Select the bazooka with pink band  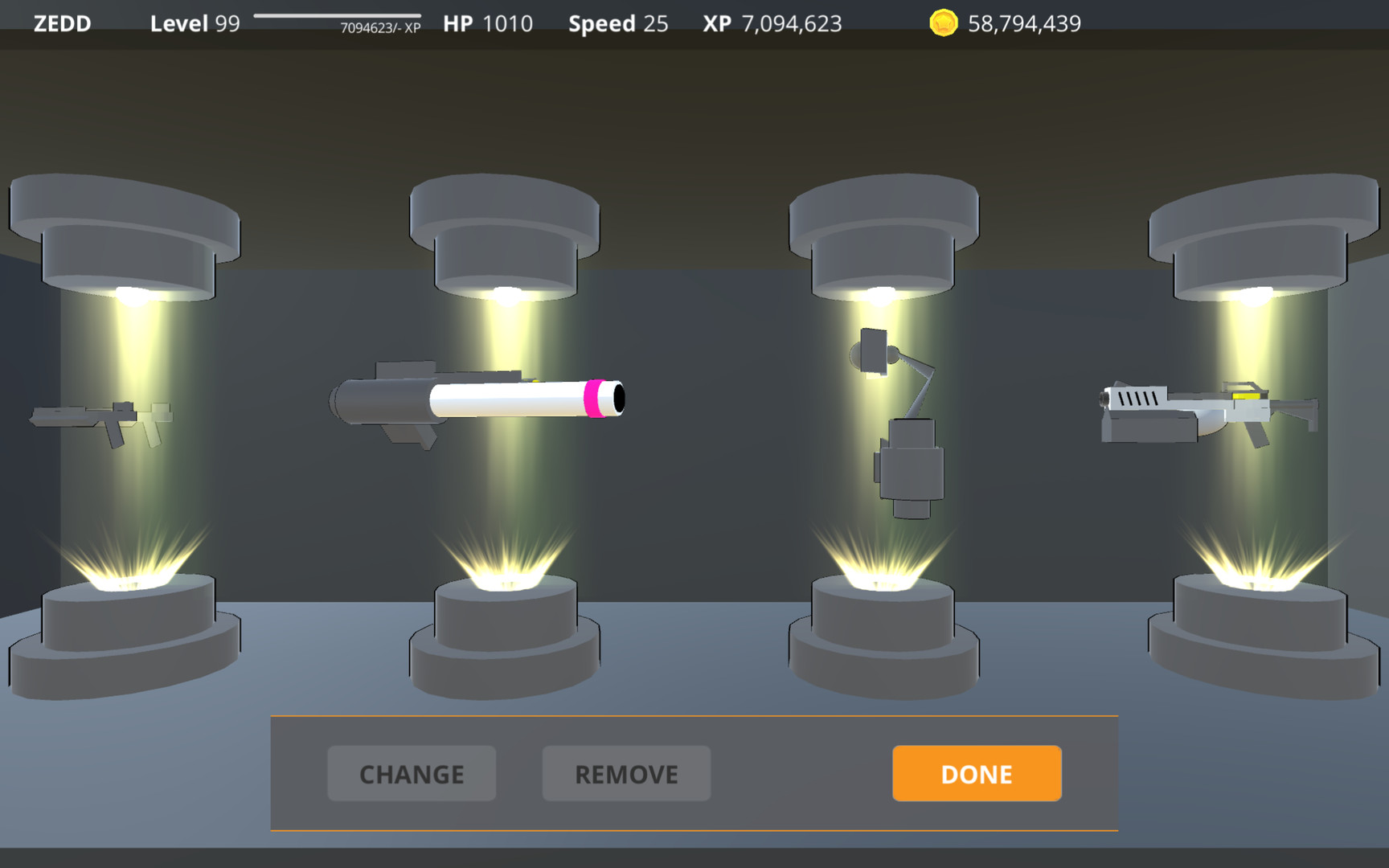coord(482,402)
